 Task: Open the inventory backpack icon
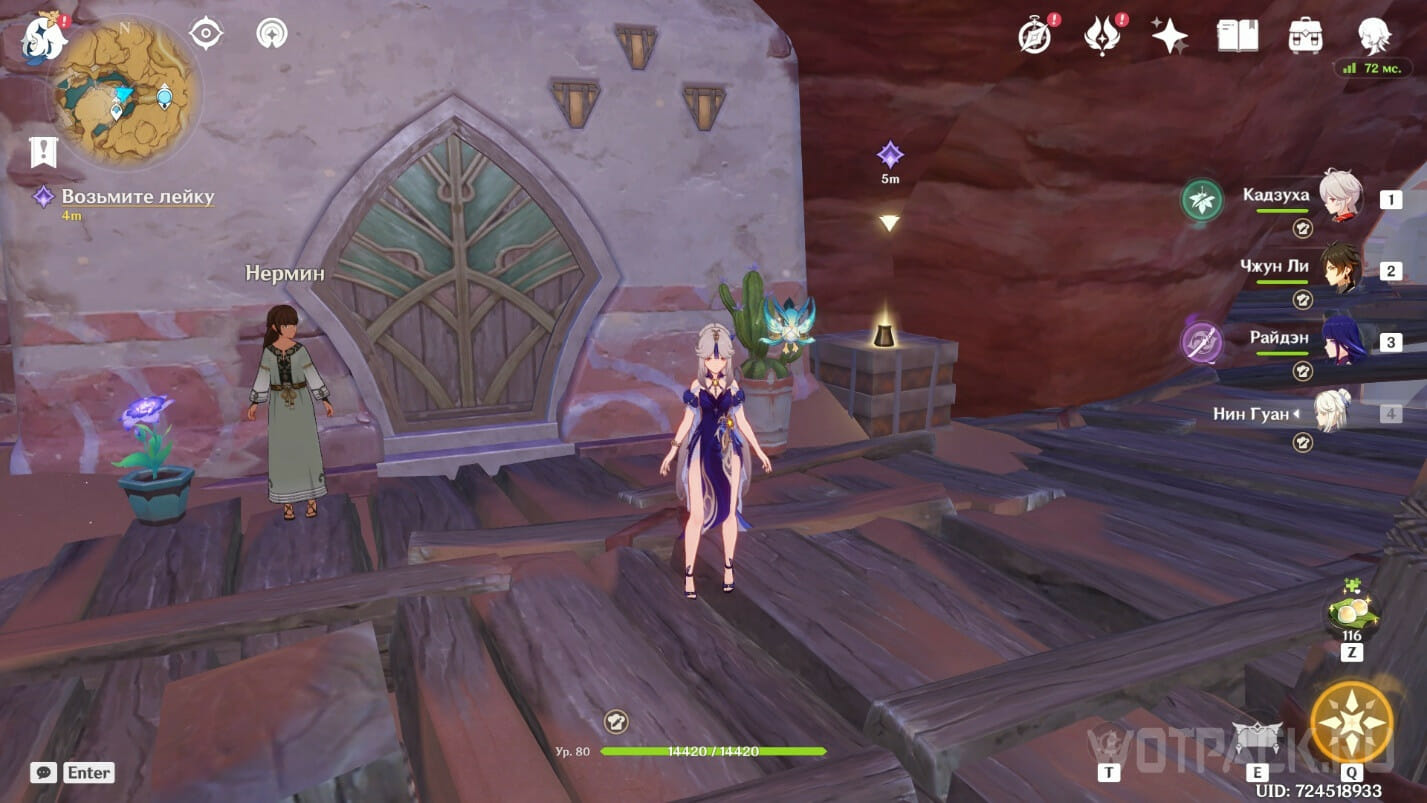pos(1306,36)
